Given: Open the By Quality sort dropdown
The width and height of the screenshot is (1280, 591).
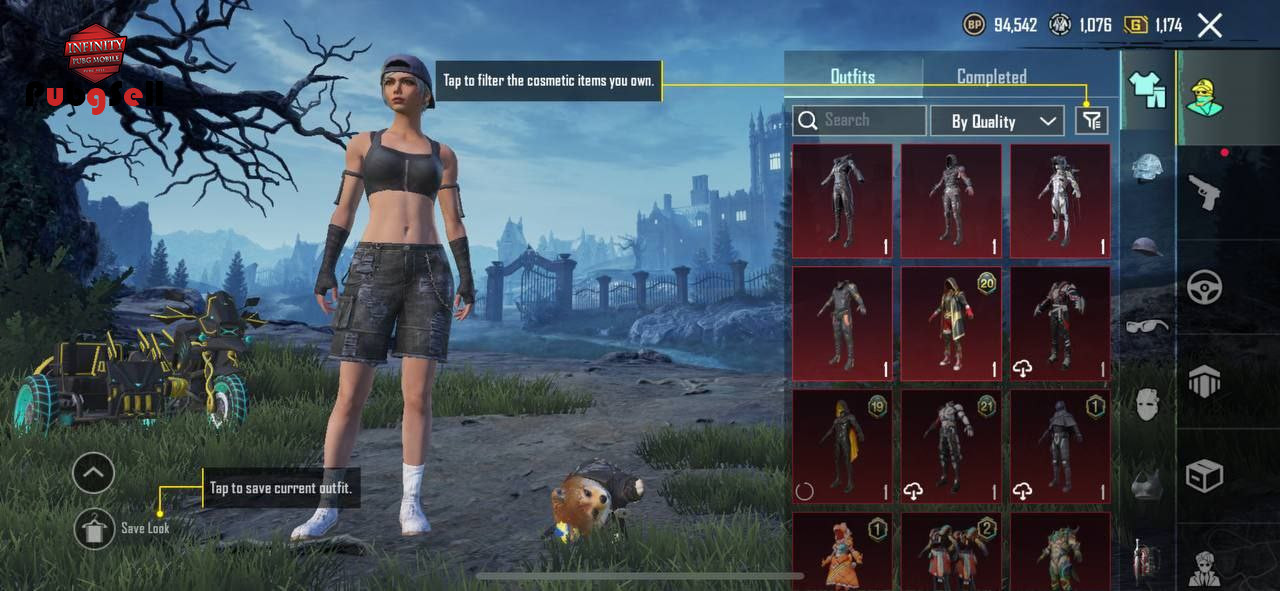Looking at the screenshot, I should click(x=996, y=121).
